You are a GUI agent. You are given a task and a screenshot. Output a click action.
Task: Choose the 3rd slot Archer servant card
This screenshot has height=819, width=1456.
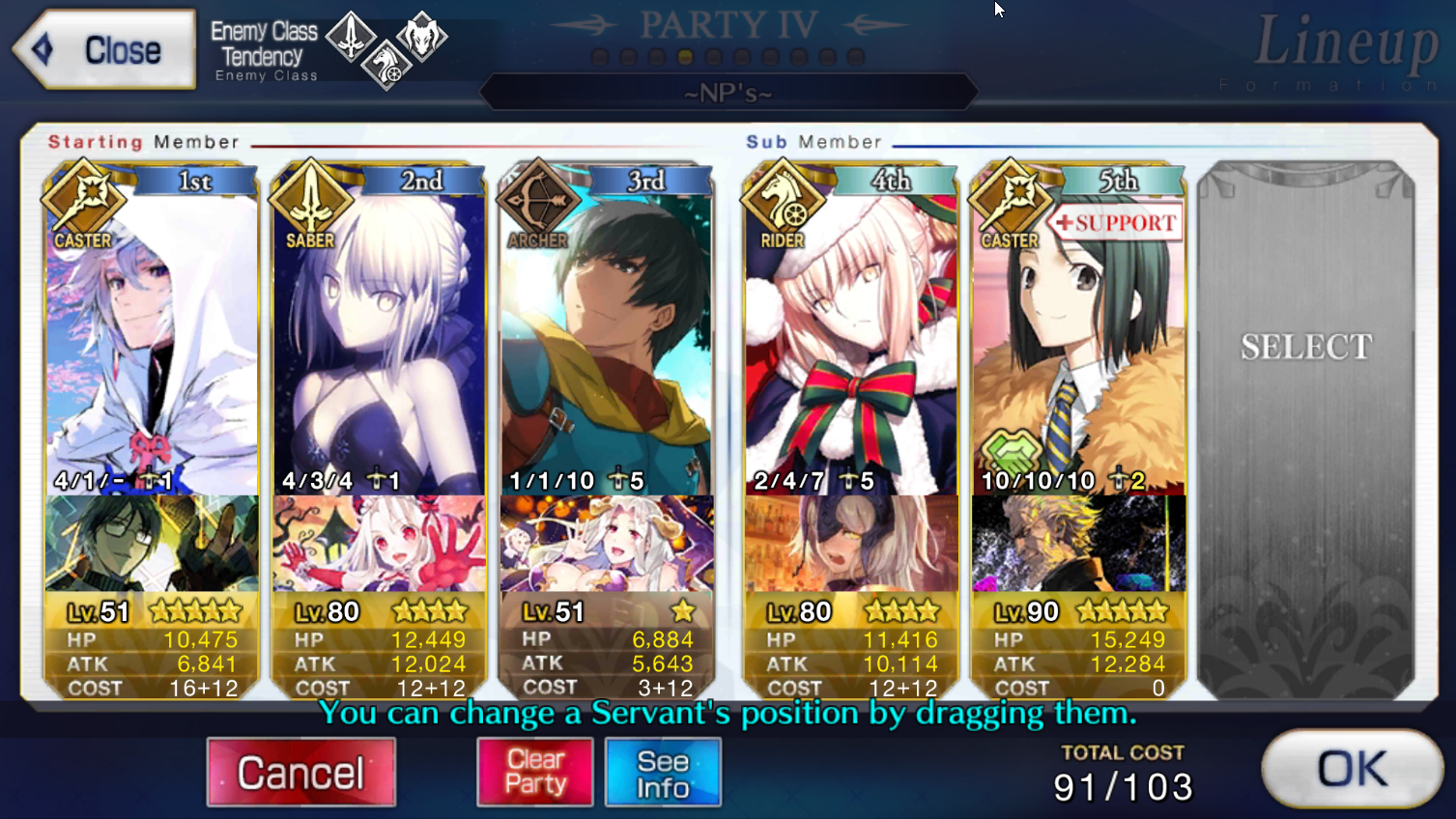pos(606,338)
